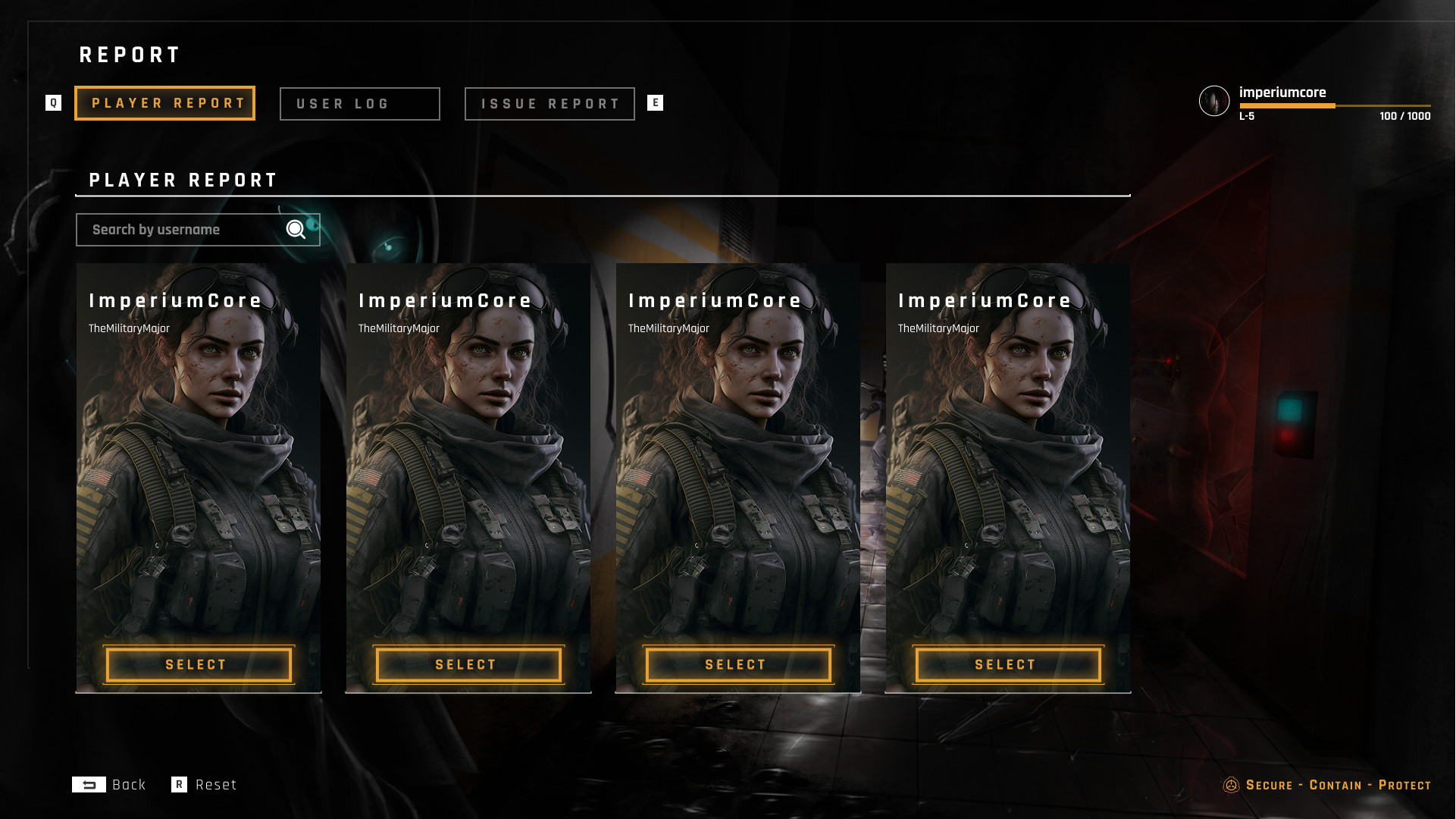
Task: Open the imperiumcore profile avatar
Action: pos(1213,101)
